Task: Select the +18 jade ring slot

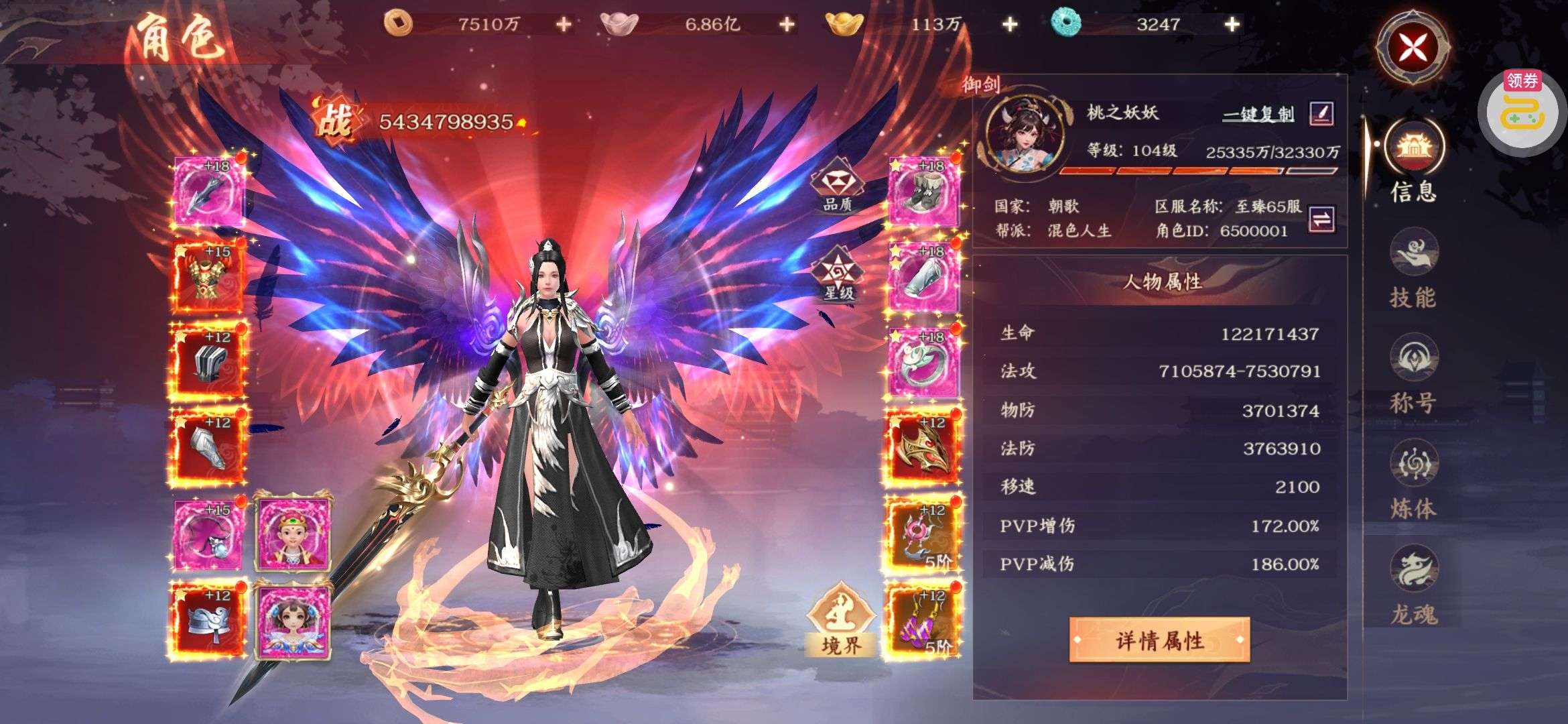Action: point(923,362)
